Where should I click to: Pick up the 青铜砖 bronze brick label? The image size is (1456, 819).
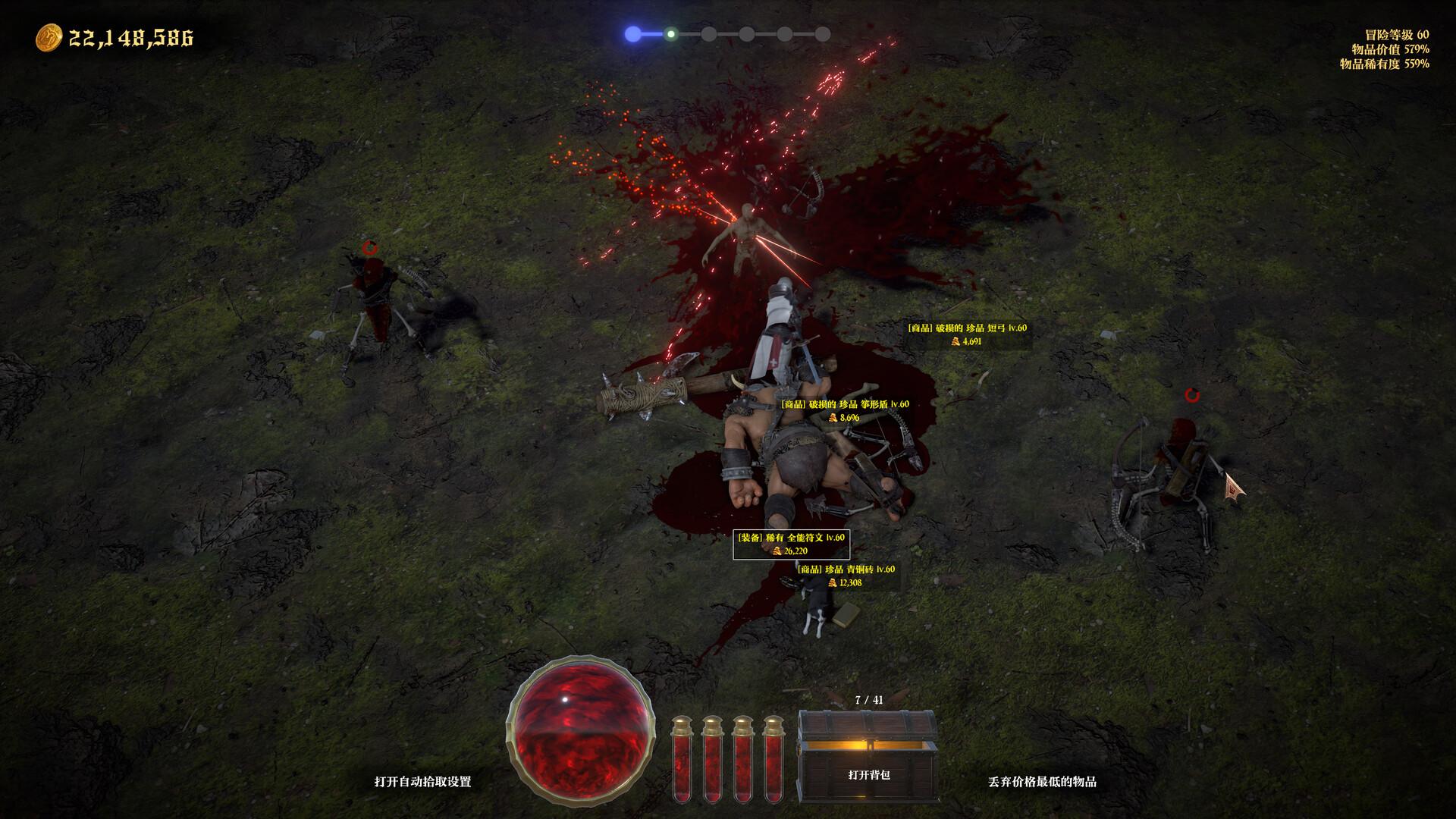point(846,576)
